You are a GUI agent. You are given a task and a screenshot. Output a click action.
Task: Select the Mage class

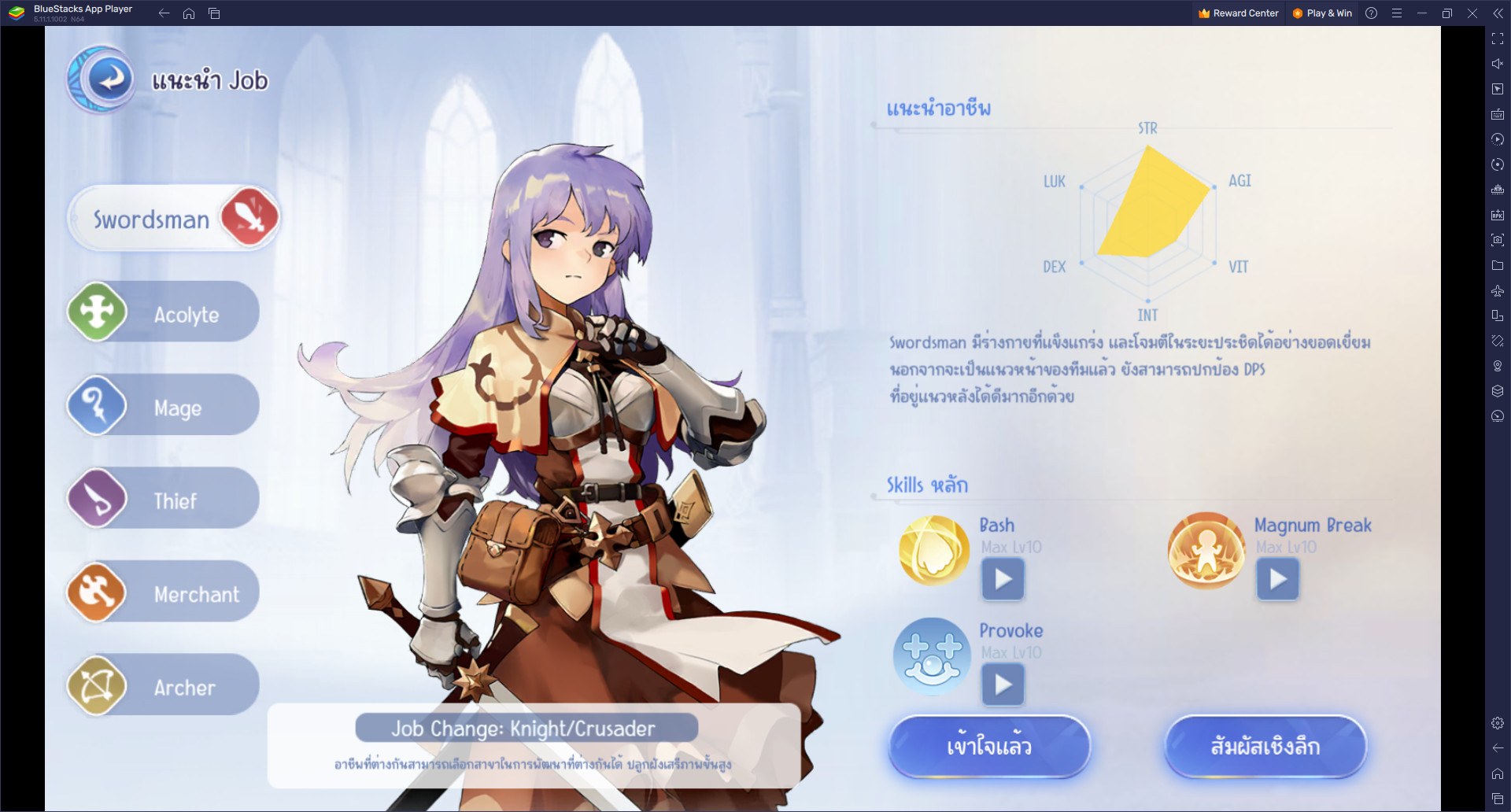click(163, 406)
